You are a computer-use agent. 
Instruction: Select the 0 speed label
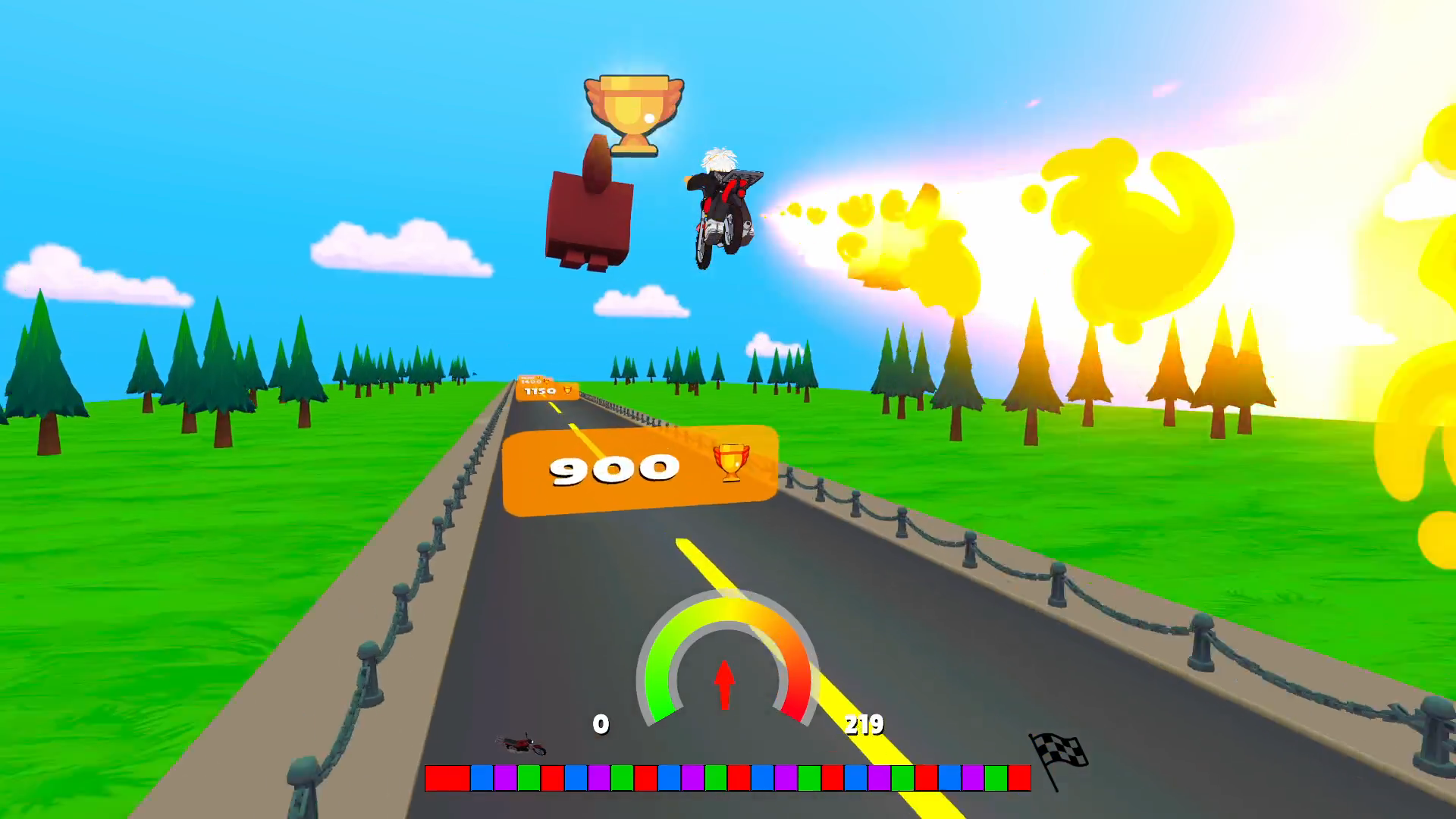click(x=601, y=725)
